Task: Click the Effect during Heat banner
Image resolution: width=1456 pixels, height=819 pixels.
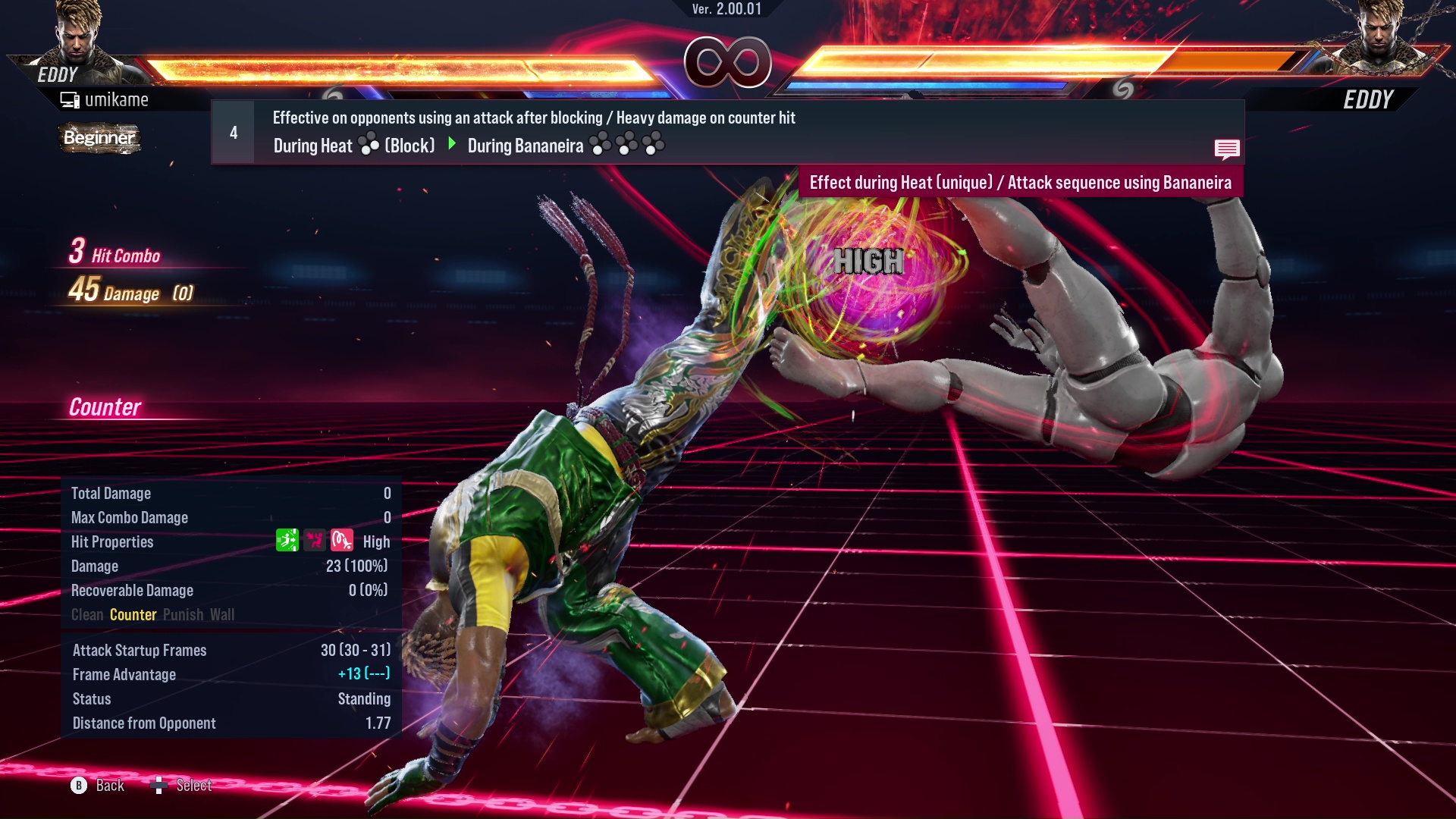Action: (1021, 182)
